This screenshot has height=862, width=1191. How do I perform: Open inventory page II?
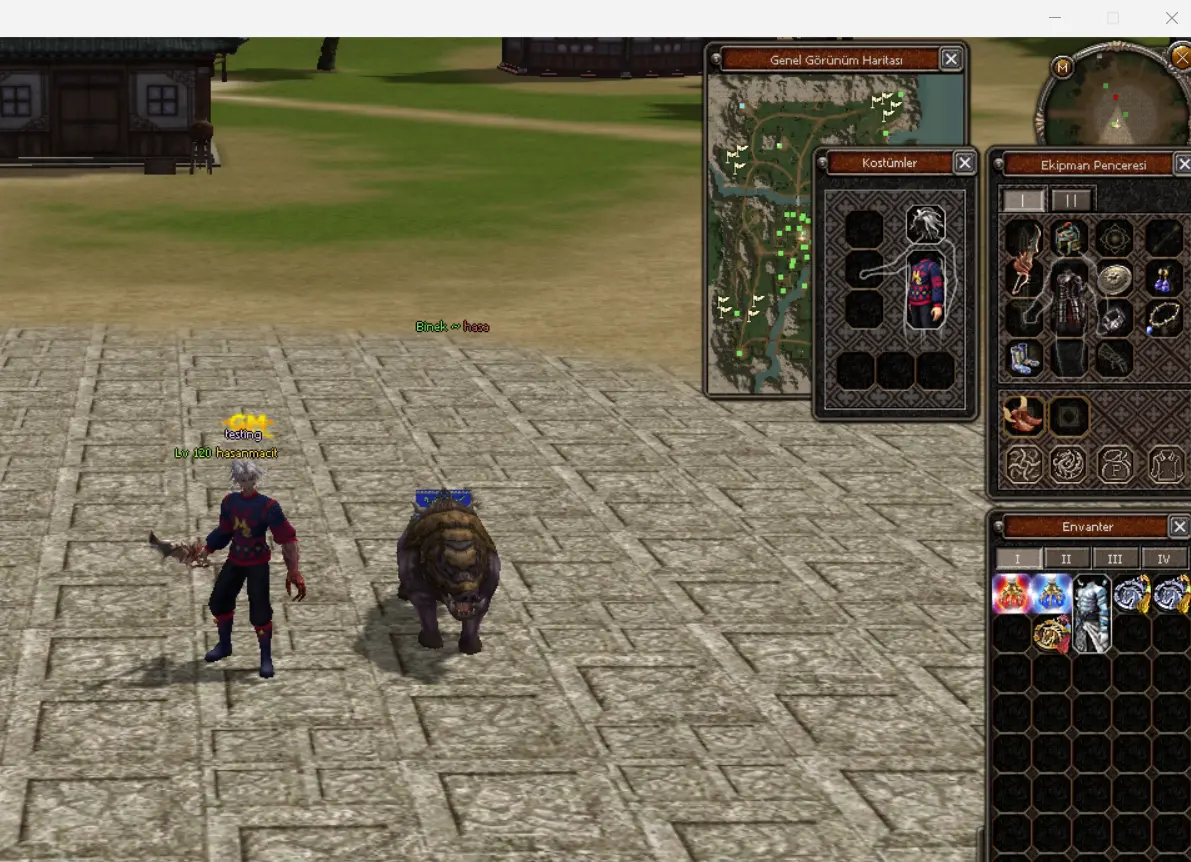(1066, 559)
